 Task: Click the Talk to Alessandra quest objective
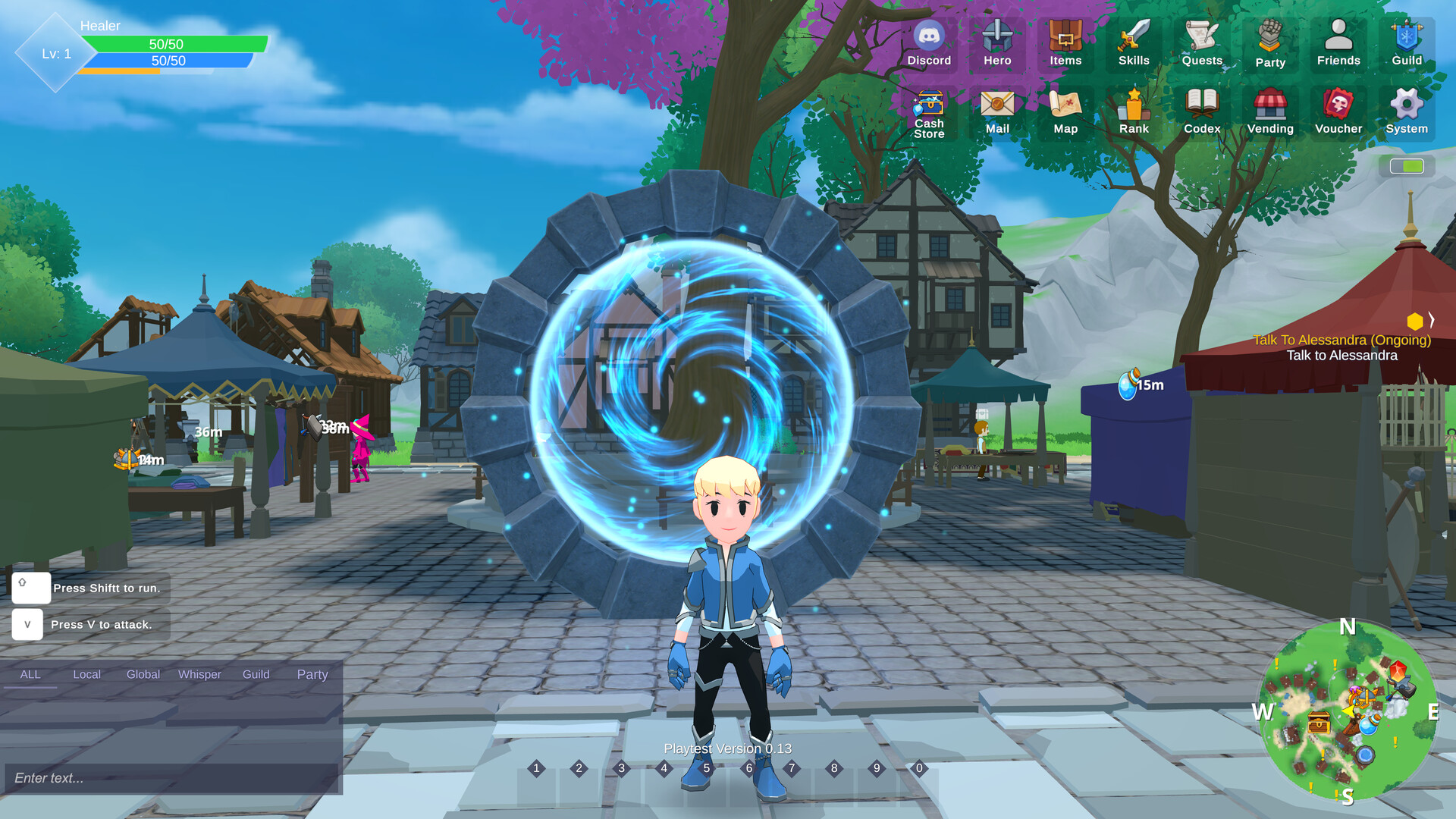(x=1341, y=355)
